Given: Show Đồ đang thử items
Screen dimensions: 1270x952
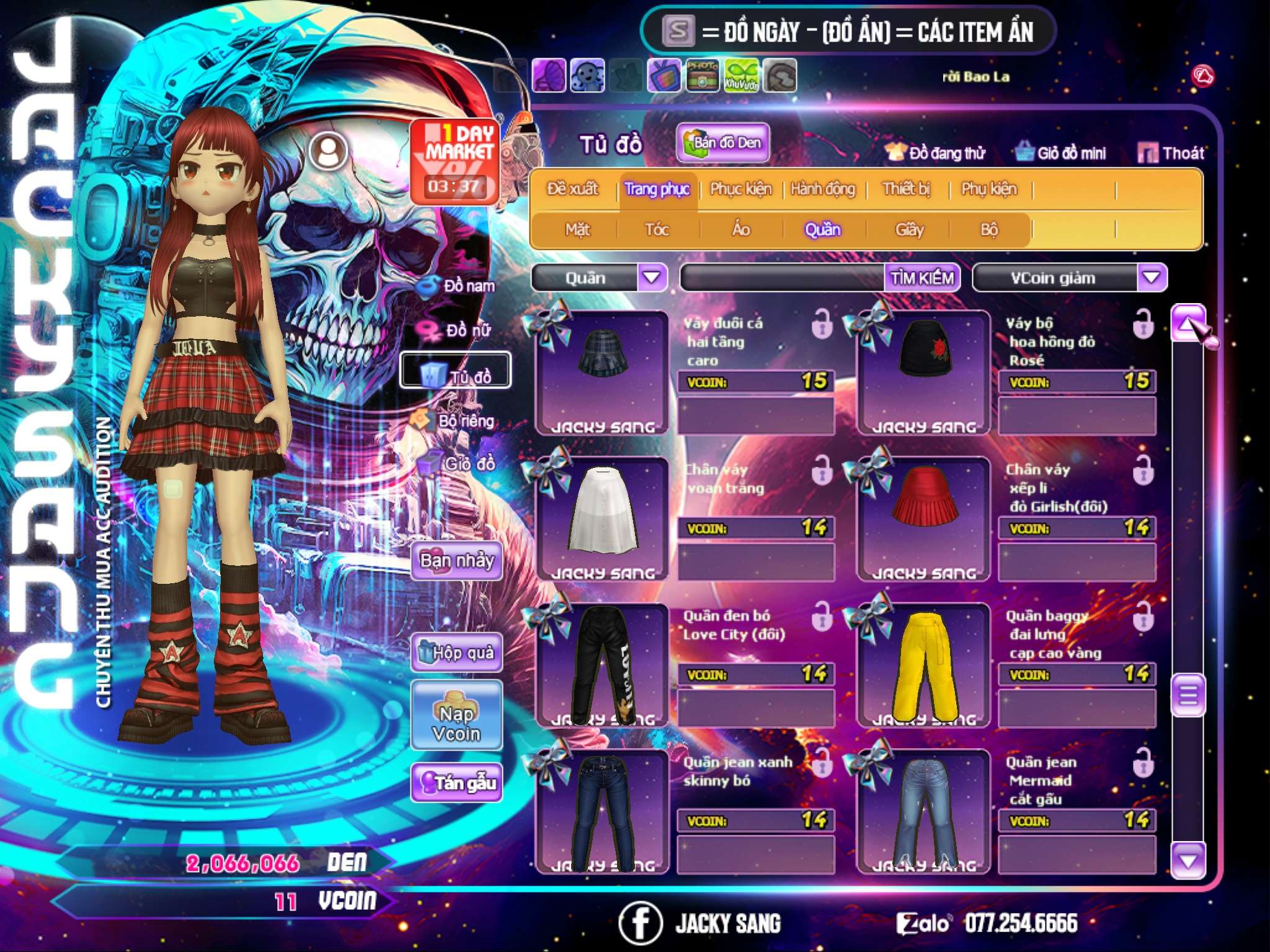Looking at the screenshot, I should coord(936,153).
